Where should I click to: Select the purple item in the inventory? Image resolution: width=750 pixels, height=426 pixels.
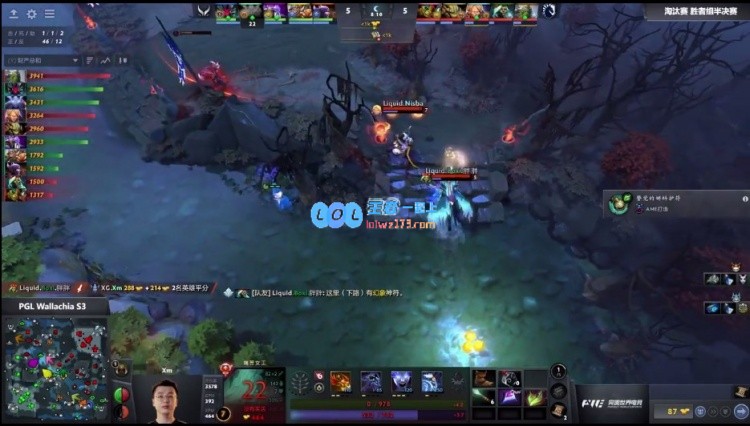click(510, 397)
